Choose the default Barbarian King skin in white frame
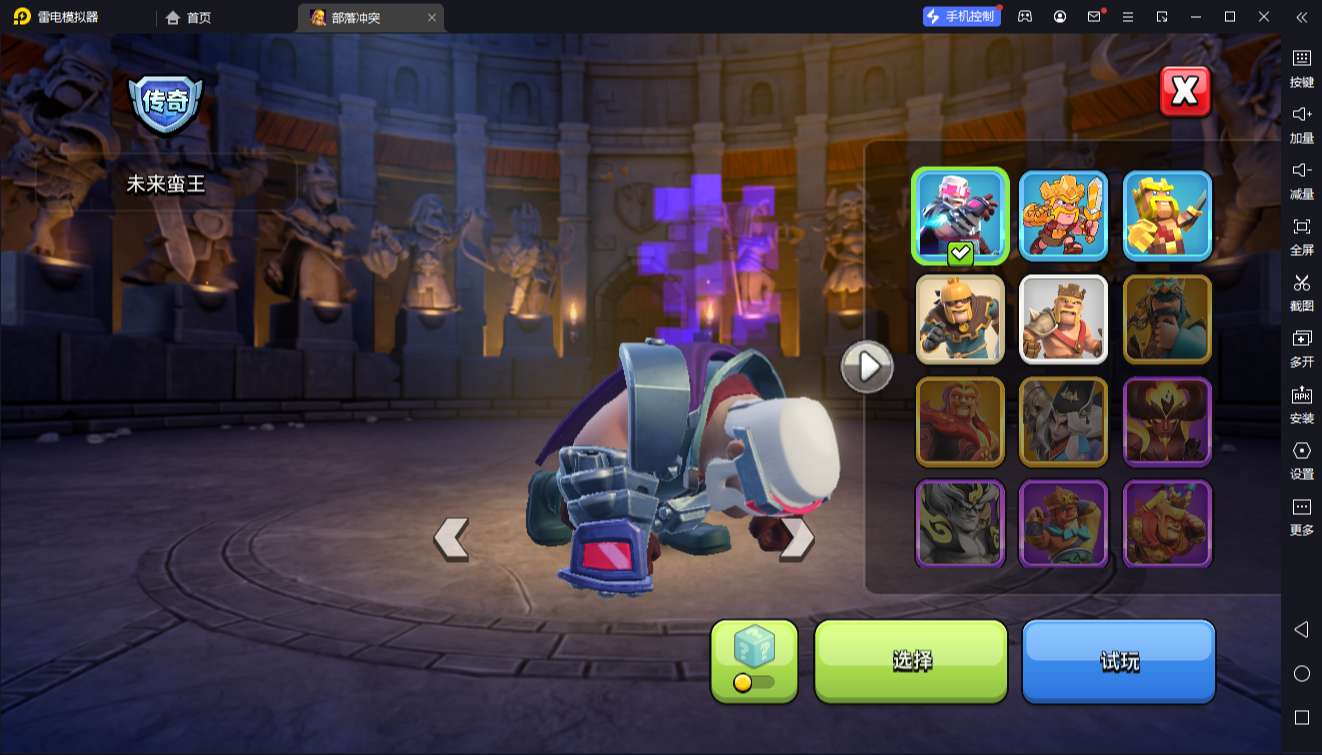 [x=1063, y=319]
